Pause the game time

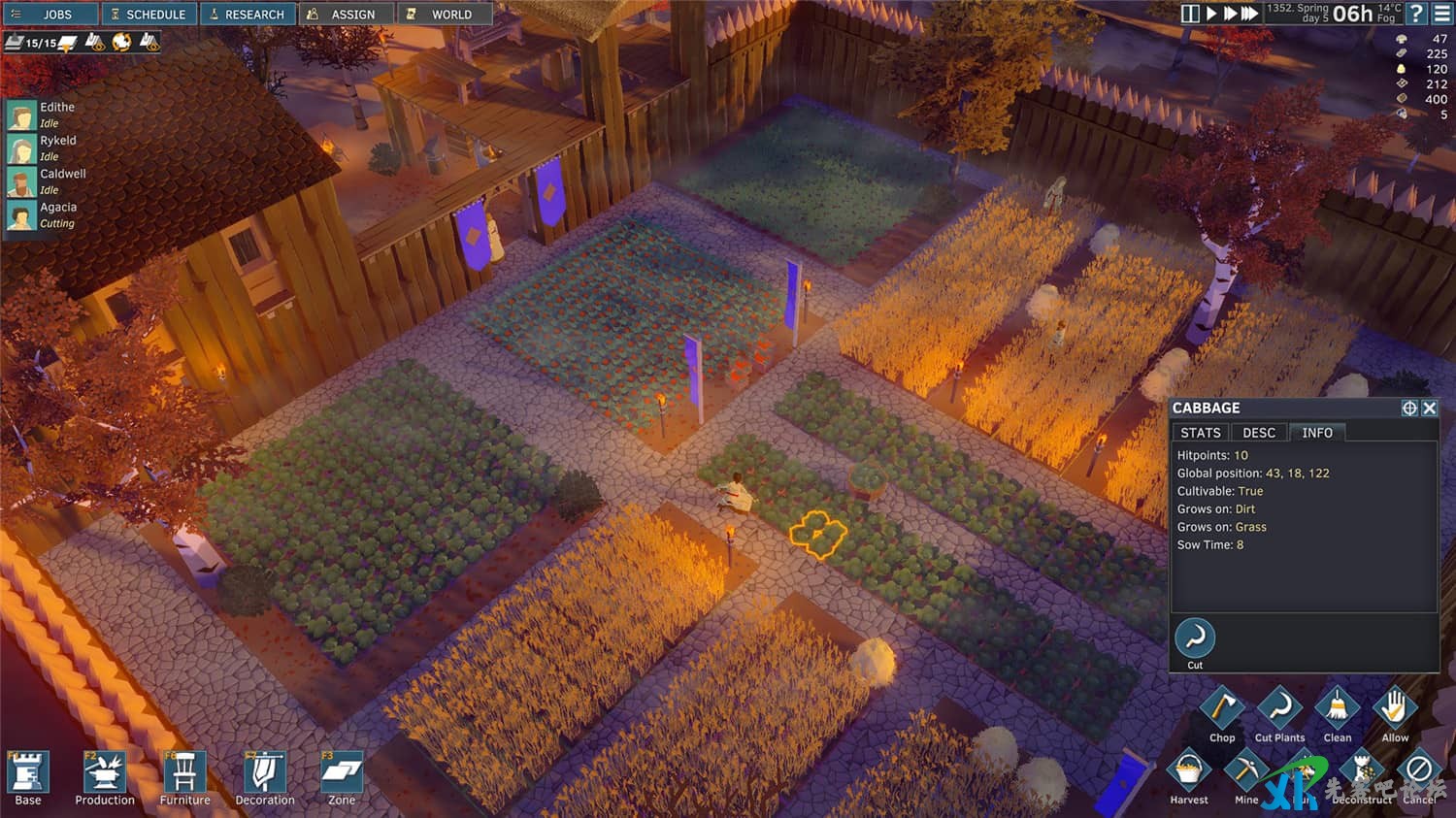tap(1190, 14)
